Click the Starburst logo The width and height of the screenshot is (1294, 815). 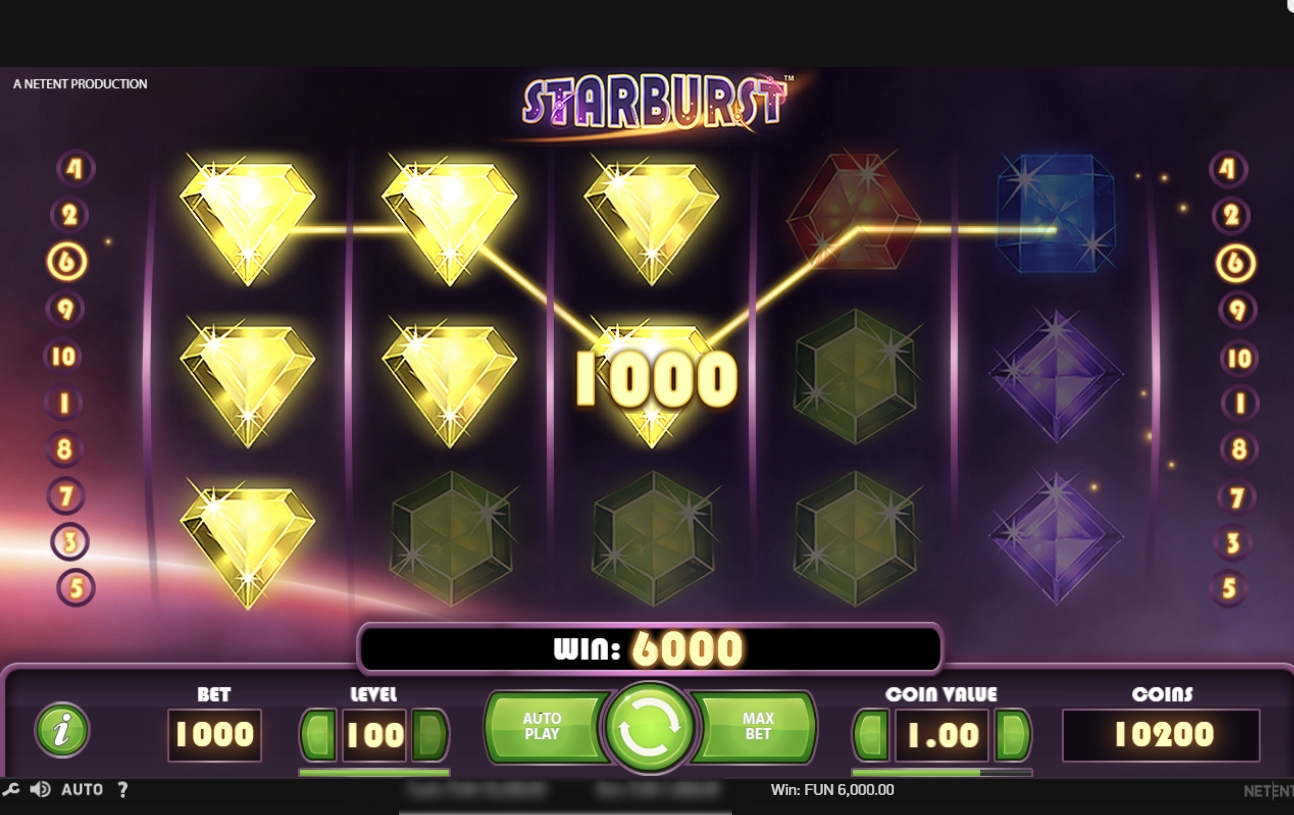655,101
